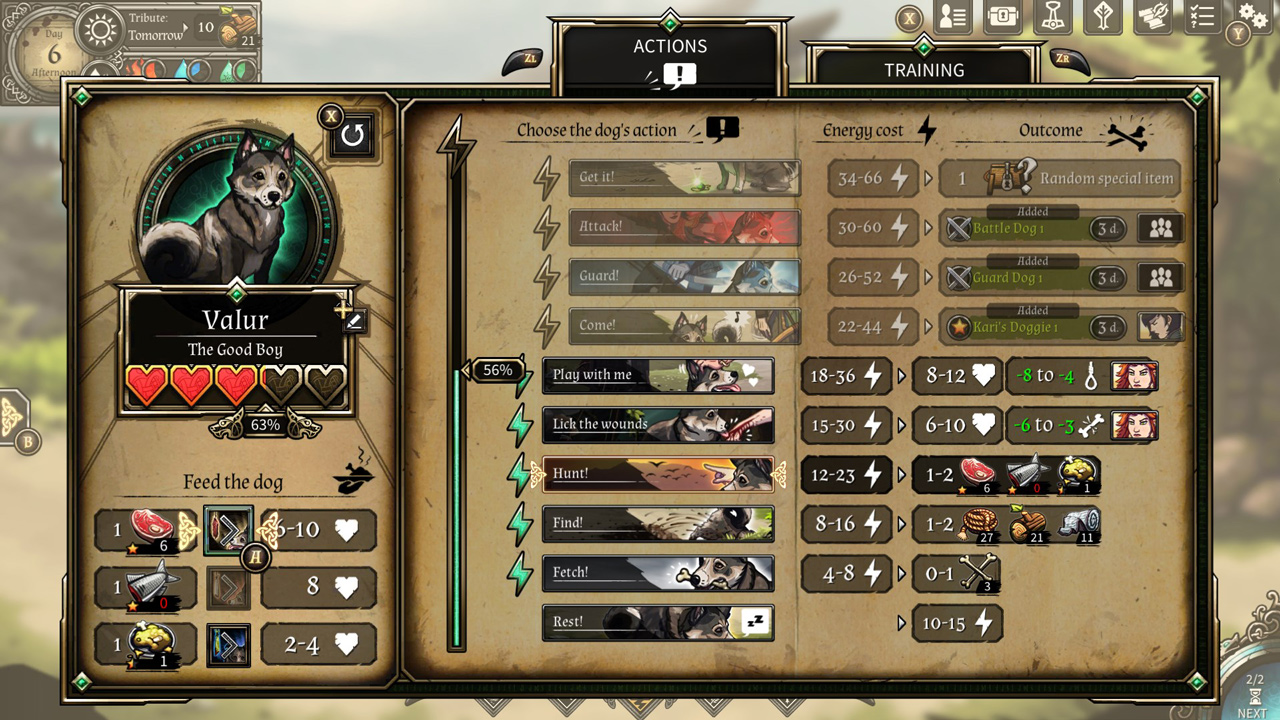Open the map and compass icon
The width and height of the screenshot is (1280, 720).
tap(1151, 17)
